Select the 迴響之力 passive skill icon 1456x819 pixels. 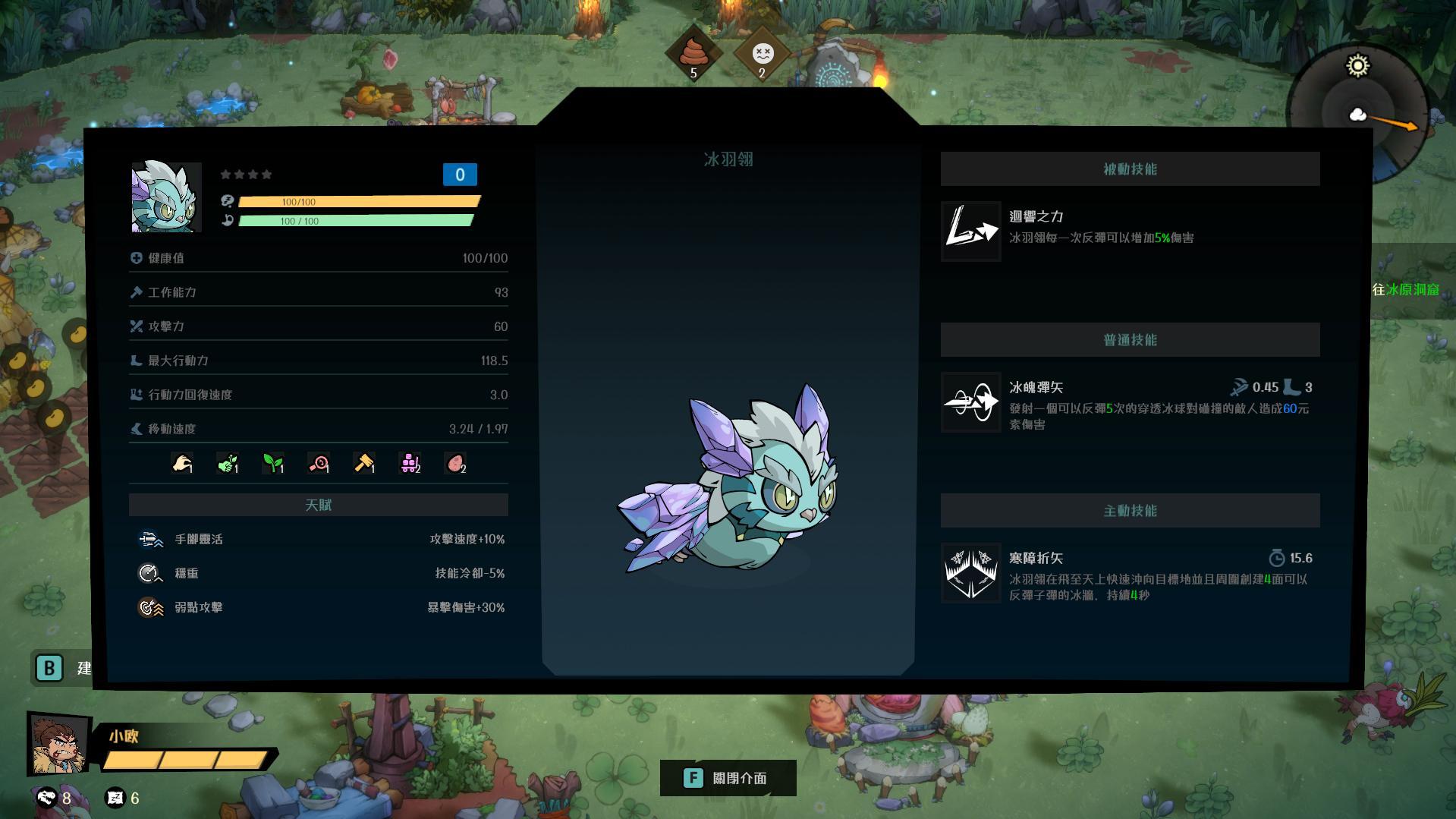(970, 232)
